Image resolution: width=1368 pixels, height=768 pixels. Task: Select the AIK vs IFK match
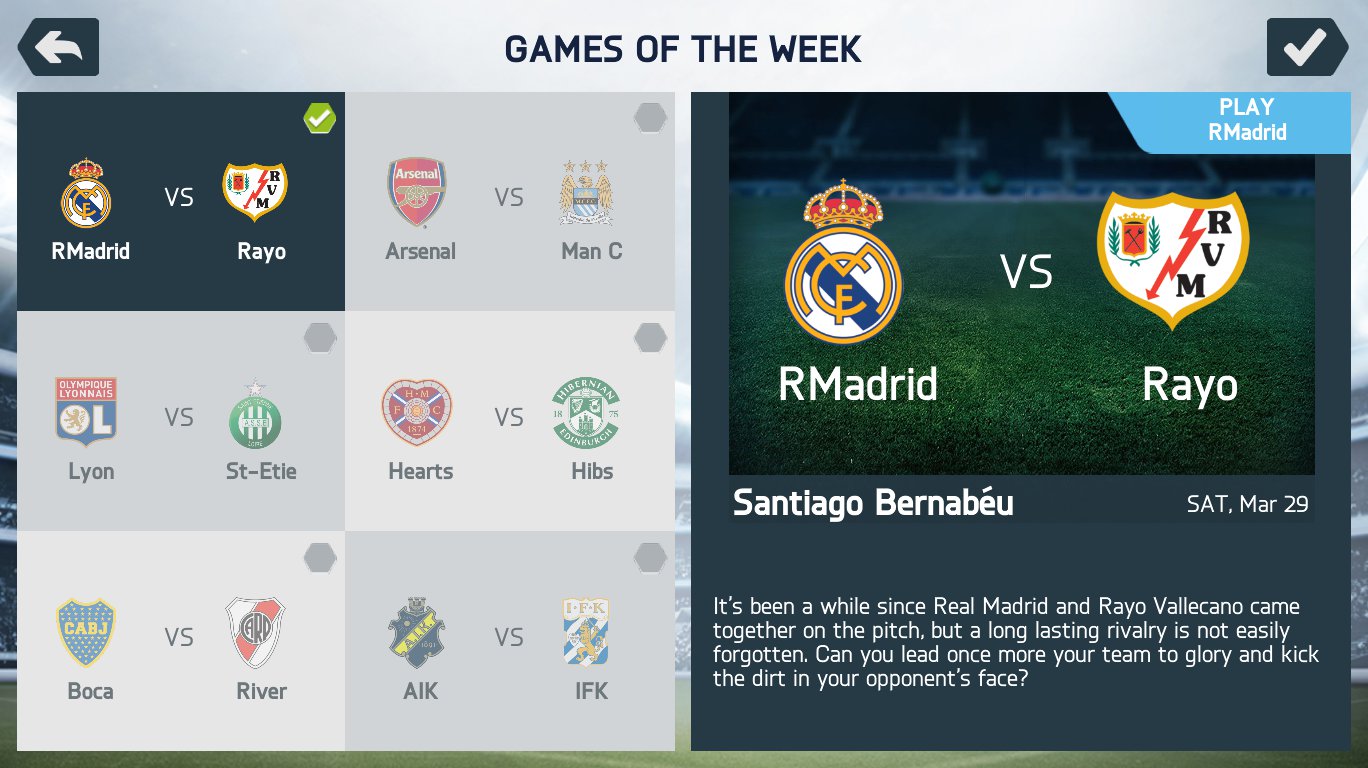(510, 641)
